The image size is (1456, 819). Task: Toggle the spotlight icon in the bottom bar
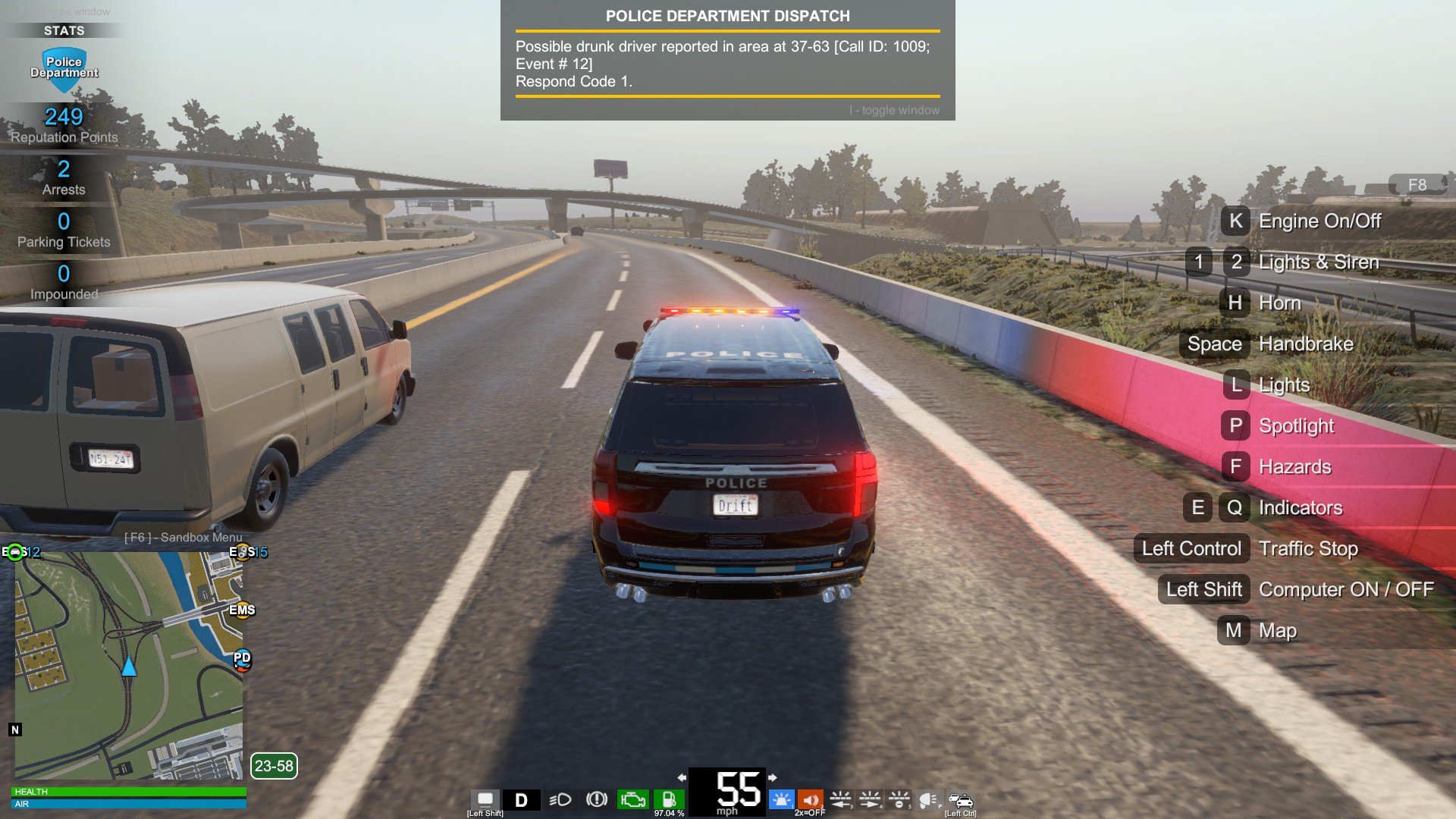point(928,799)
